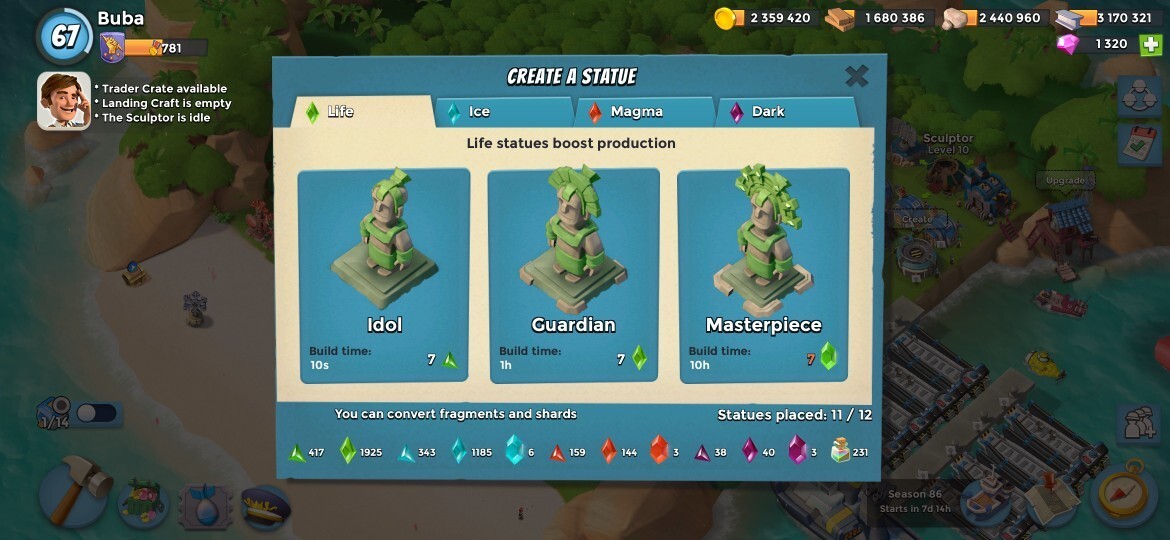Convert the 1925 life shards

click(348, 452)
